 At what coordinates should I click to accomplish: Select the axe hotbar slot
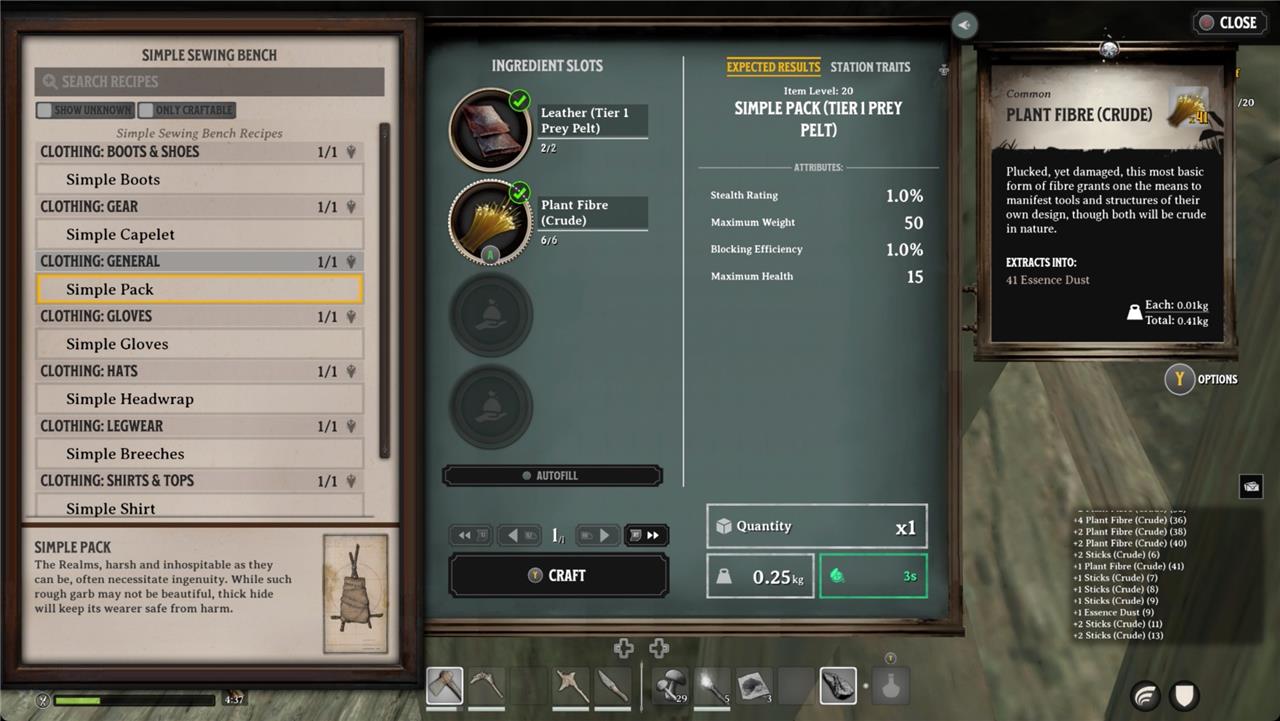pyautogui.click(x=445, y=686)
